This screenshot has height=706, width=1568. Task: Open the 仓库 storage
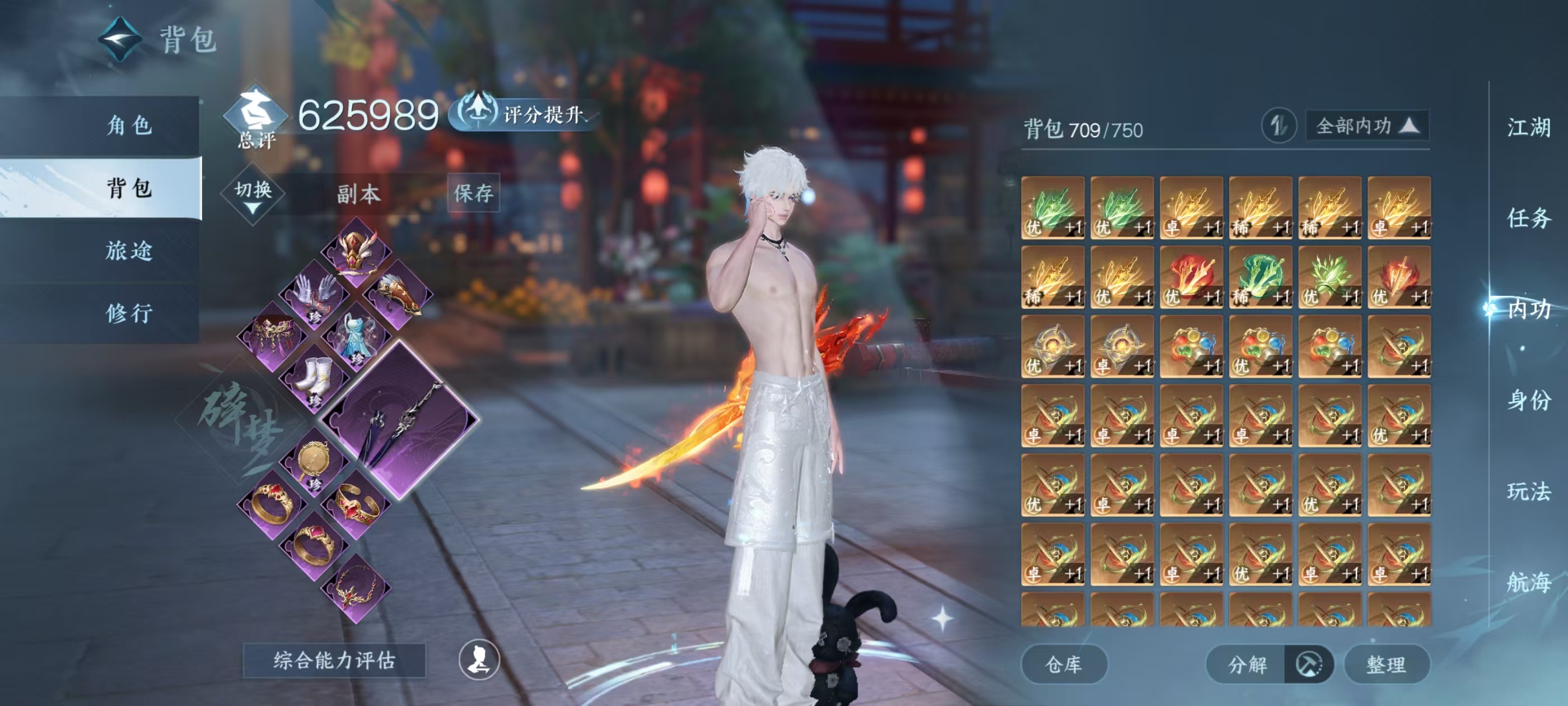pyautogui.click(x=1063, y=665)
